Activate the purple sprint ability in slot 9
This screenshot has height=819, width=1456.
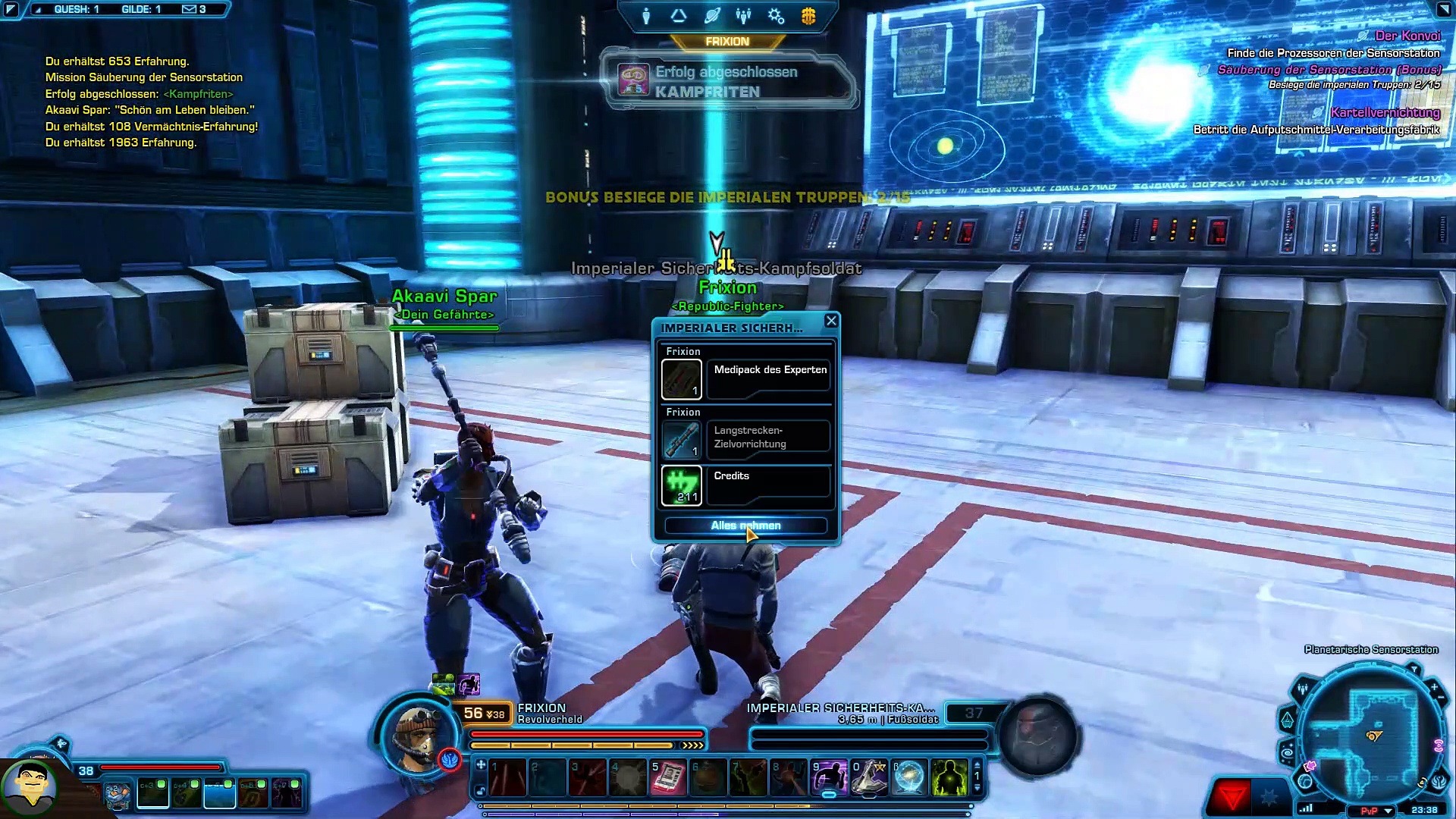click(830, 778)
